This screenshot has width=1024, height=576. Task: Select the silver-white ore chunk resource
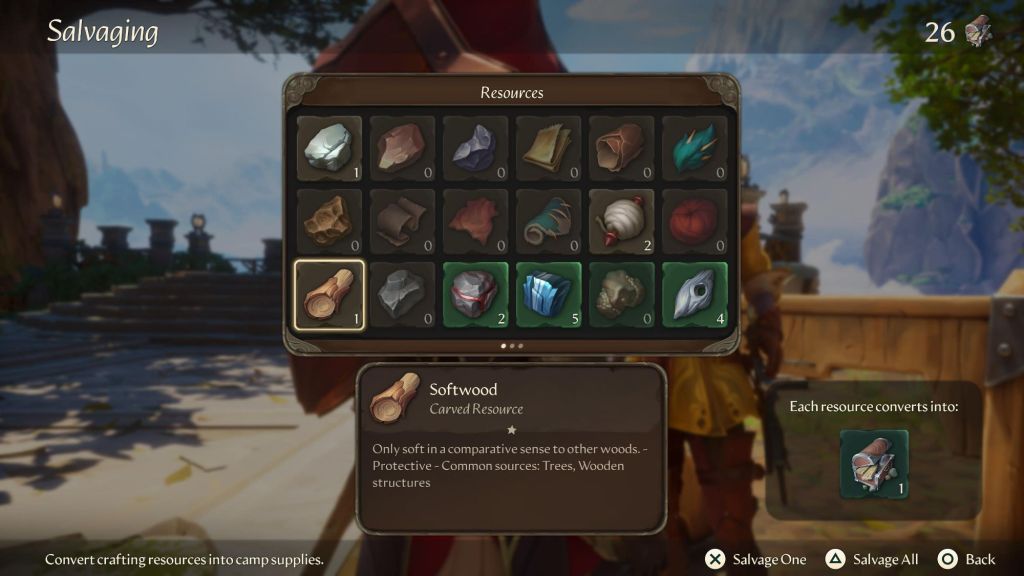pyautogui.click(x=329, y=149)
